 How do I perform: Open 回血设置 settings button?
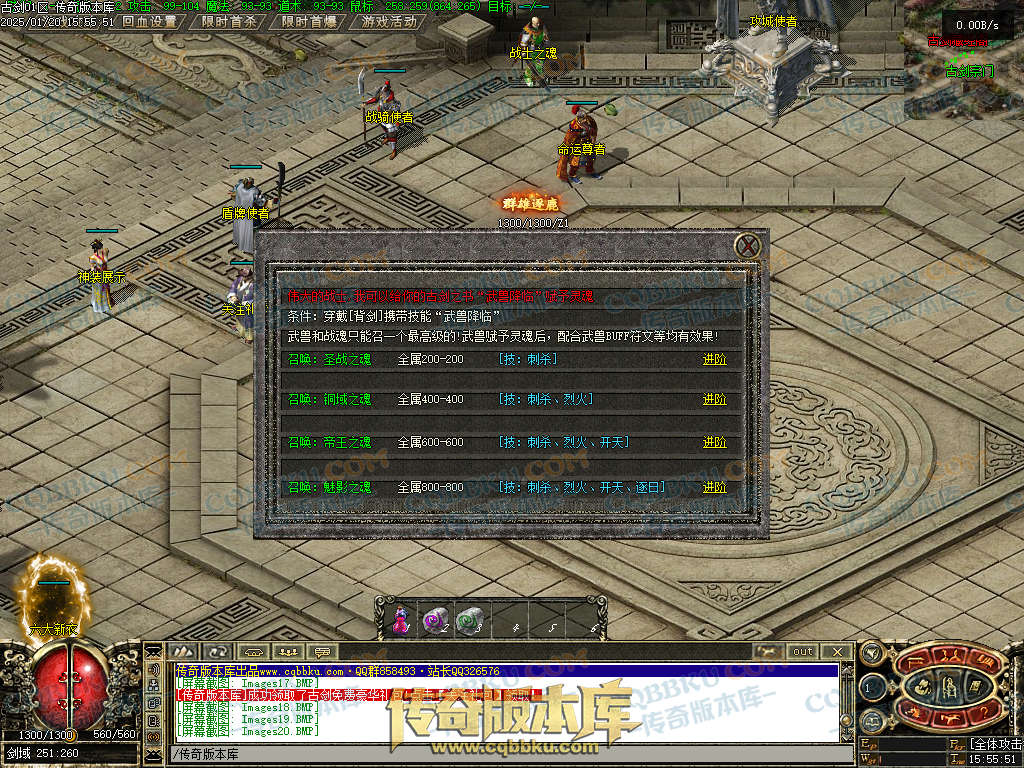coord(149,21)
